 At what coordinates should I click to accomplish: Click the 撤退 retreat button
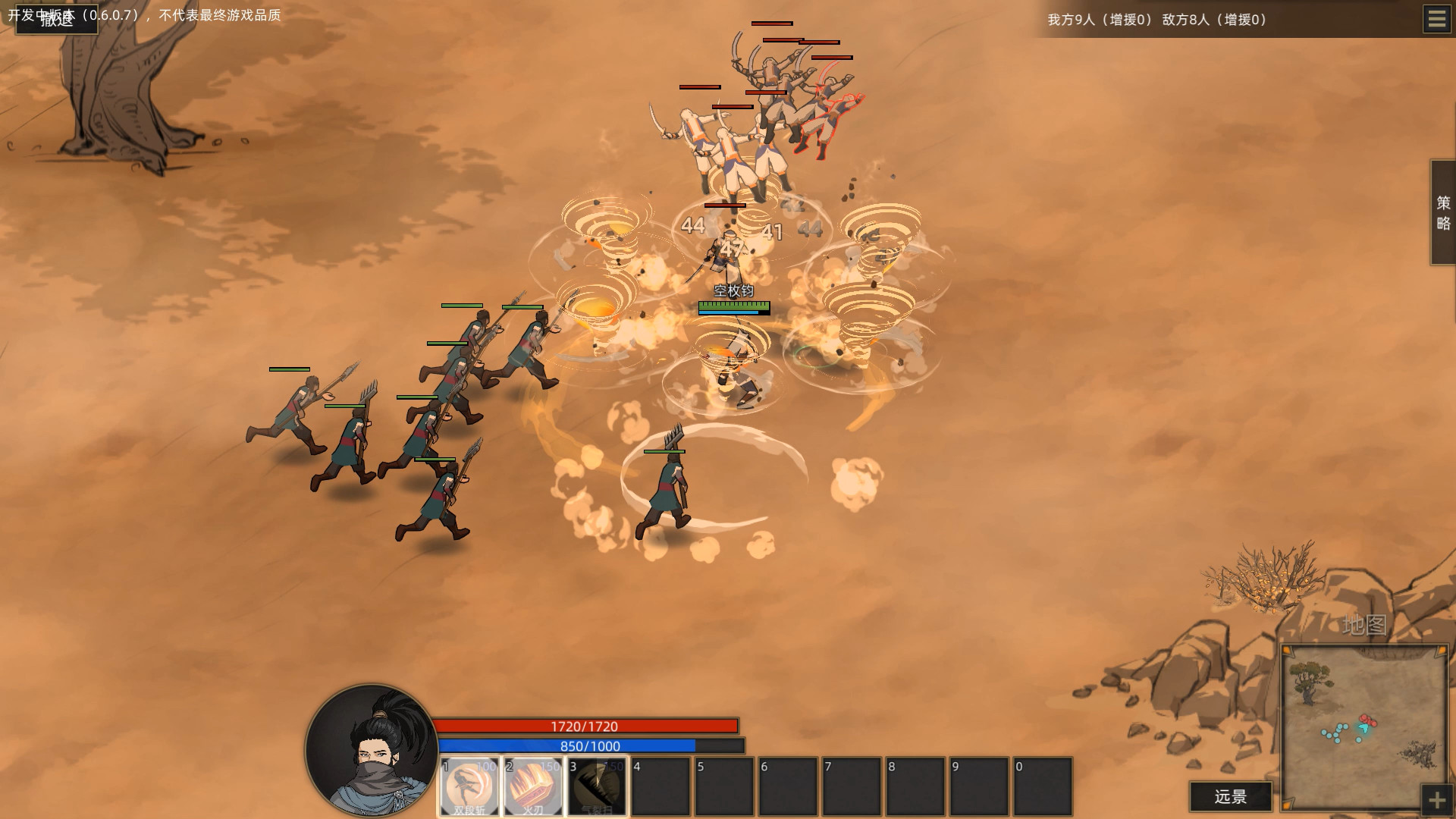click(57, 20)
